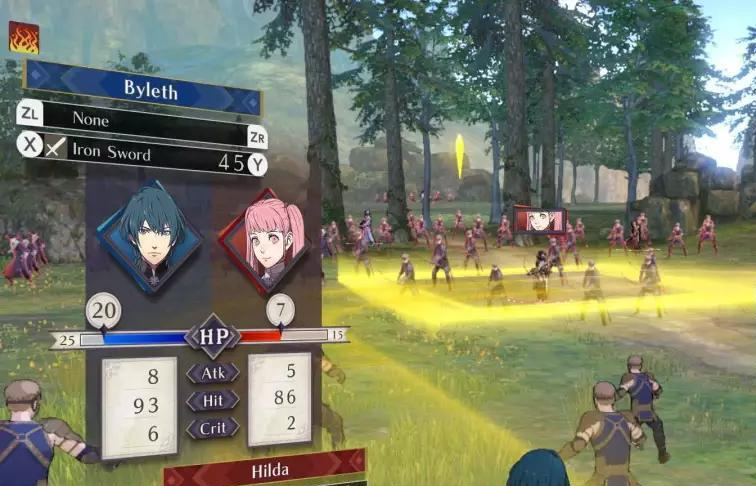Click the Hilda name banner
This screenshot has width=756, height=486.
[264, 468]
